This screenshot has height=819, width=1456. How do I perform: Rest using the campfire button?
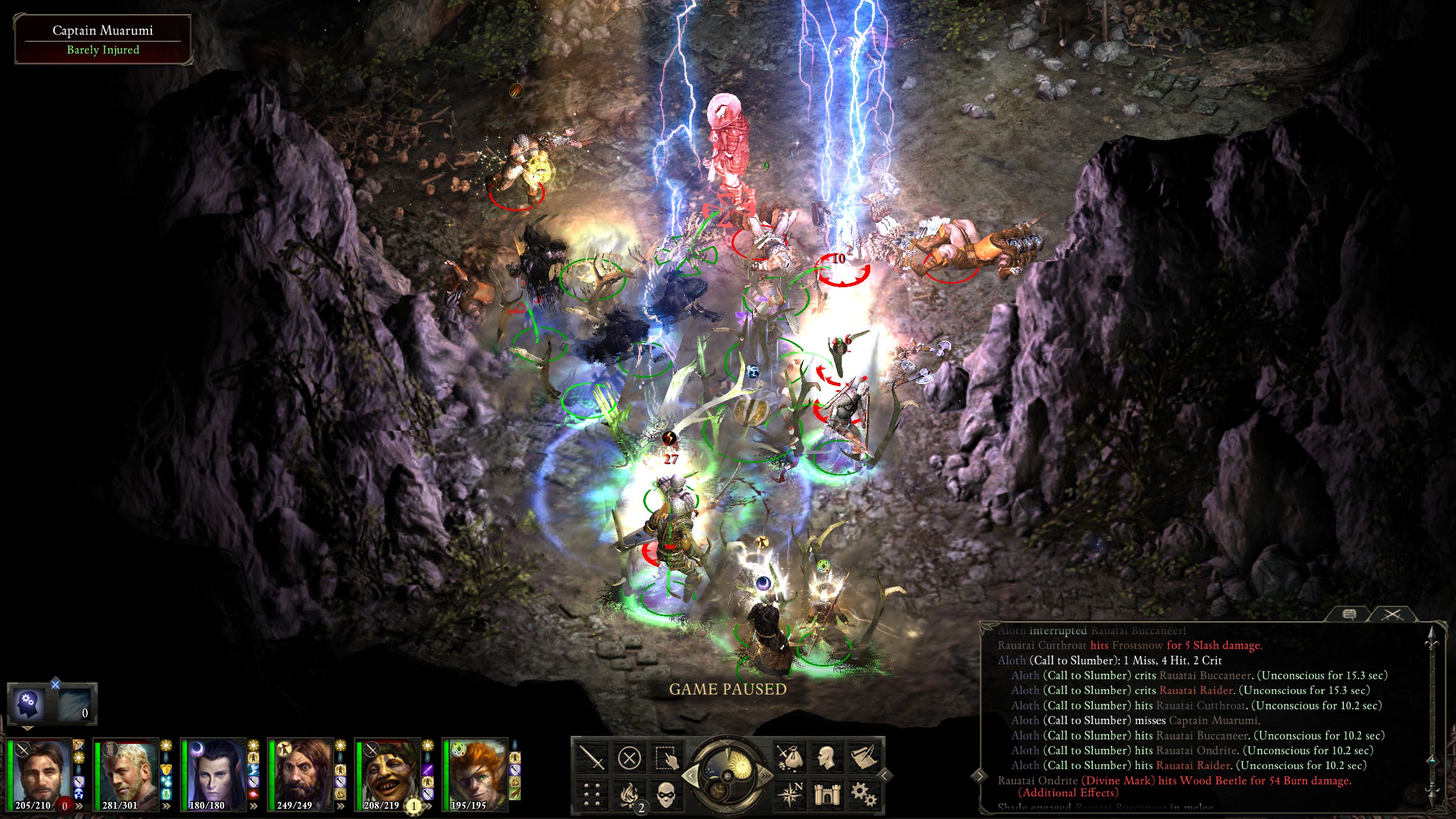tap(629, 795)
